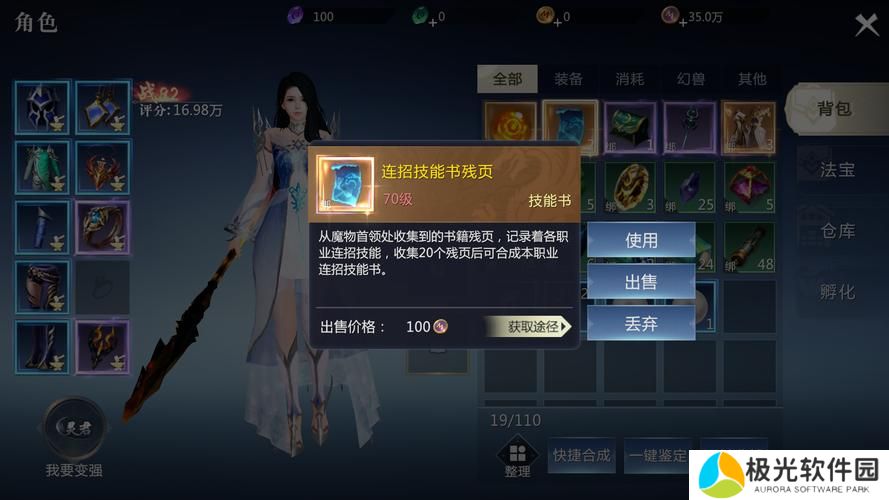Viewport: 889px width, 500px height.
Task: Open the 法宝 (Artifact) side tab
Action: 837,169
